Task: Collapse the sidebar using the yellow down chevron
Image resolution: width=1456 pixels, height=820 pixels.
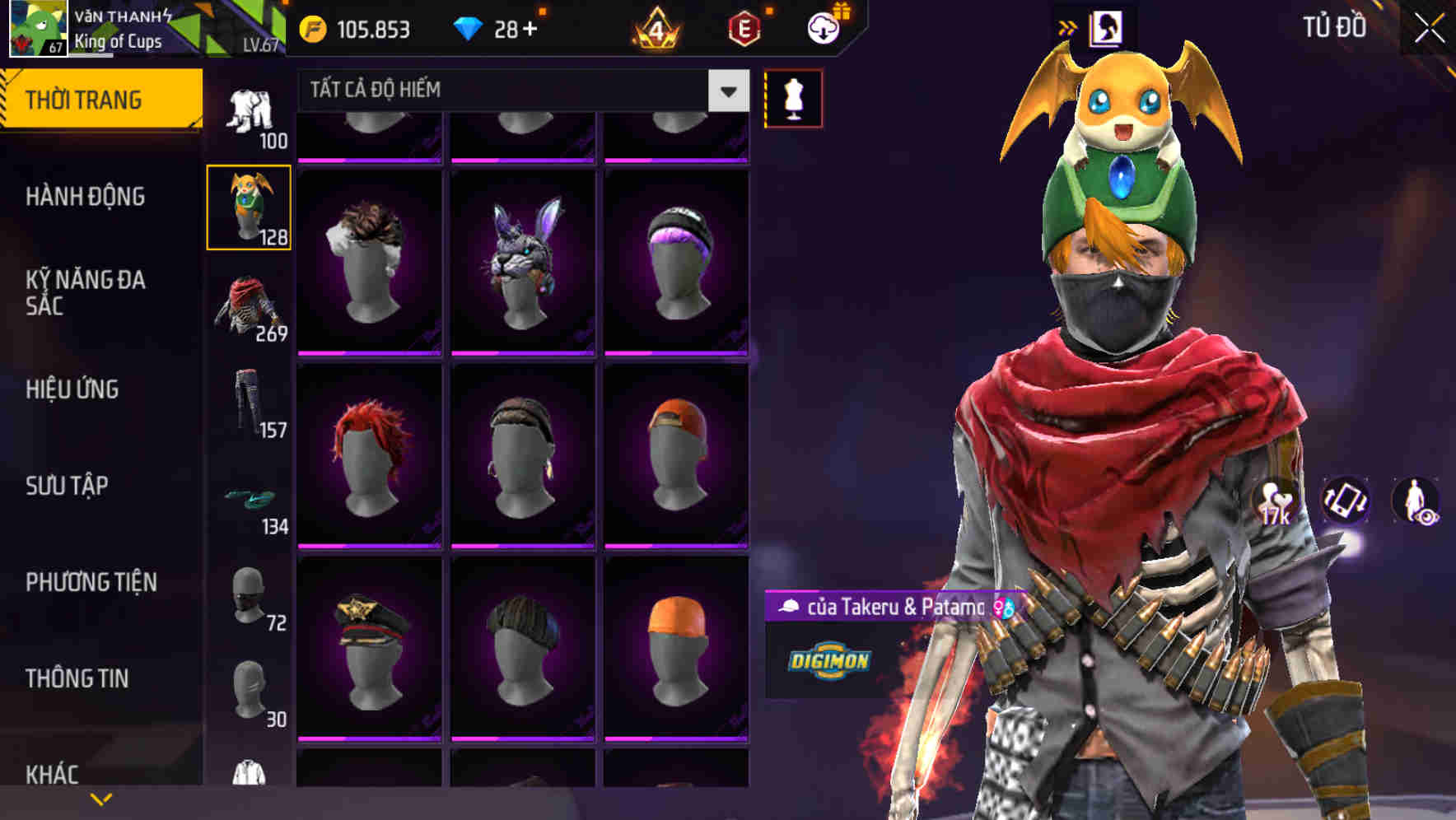Action: tap(100, 799)
